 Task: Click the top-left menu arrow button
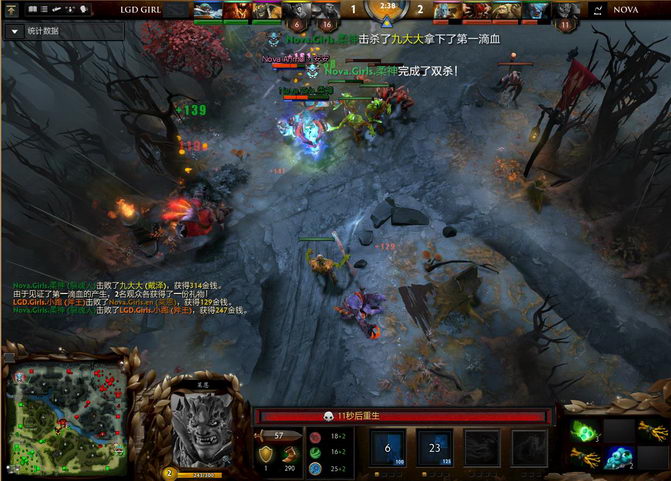tap(12, 9)
